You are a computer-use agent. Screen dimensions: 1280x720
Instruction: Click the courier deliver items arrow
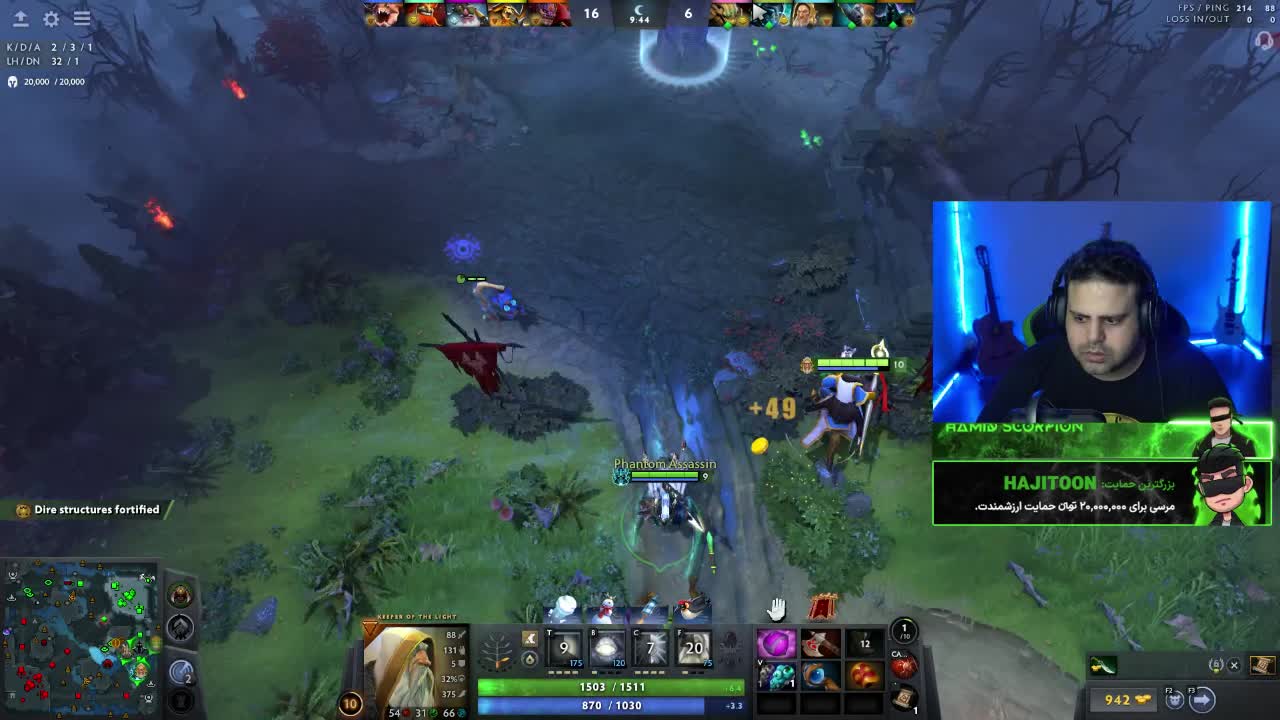(x=1202, y=700)
